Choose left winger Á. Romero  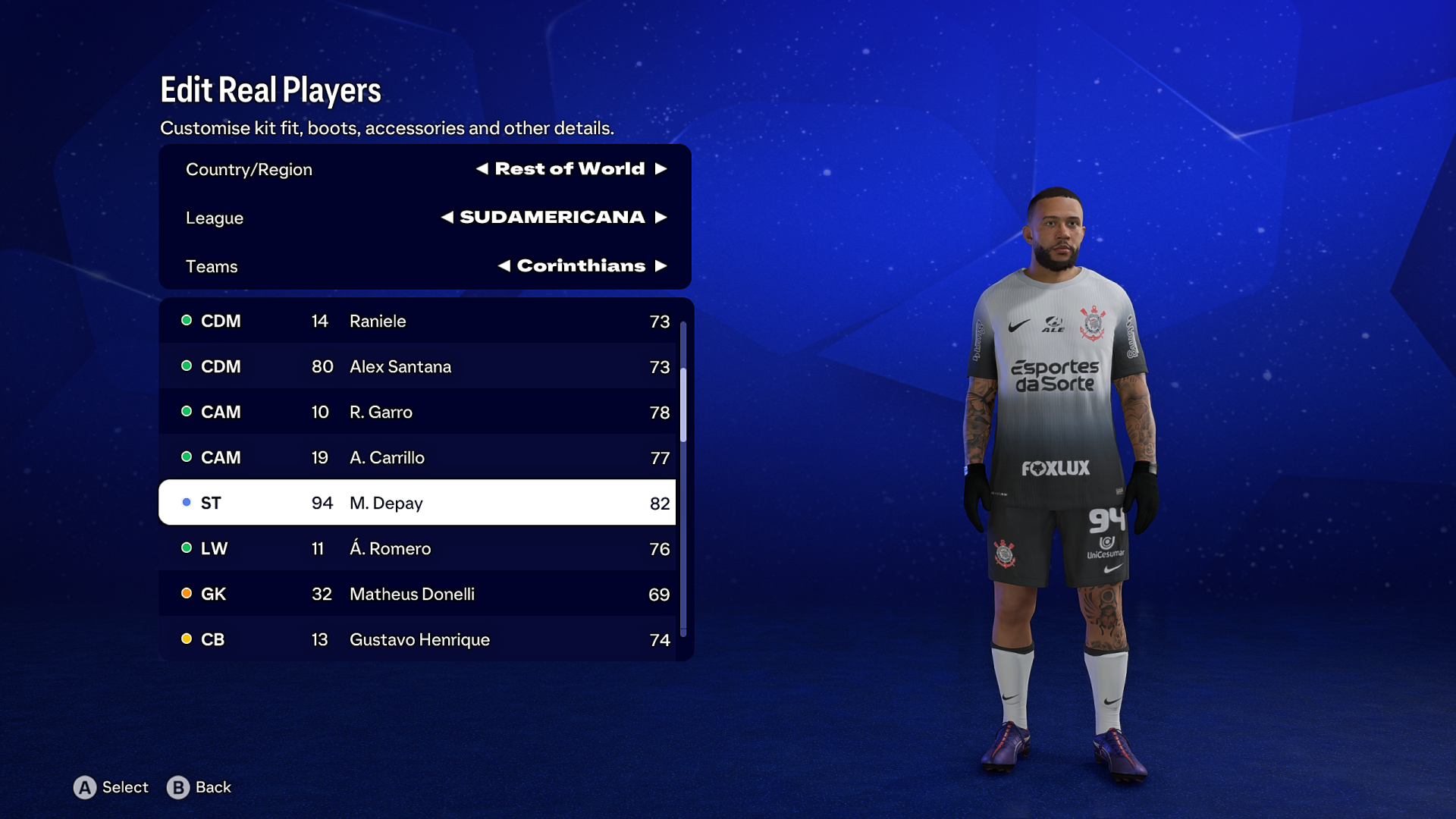[x=417, y=548]
